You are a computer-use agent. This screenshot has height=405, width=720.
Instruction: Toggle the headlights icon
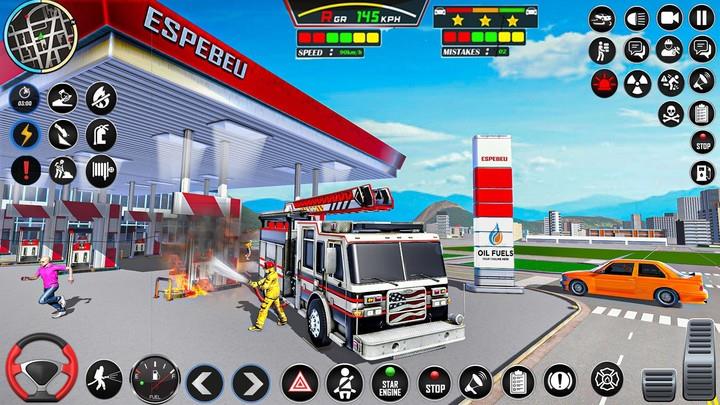tap(636, 17)
